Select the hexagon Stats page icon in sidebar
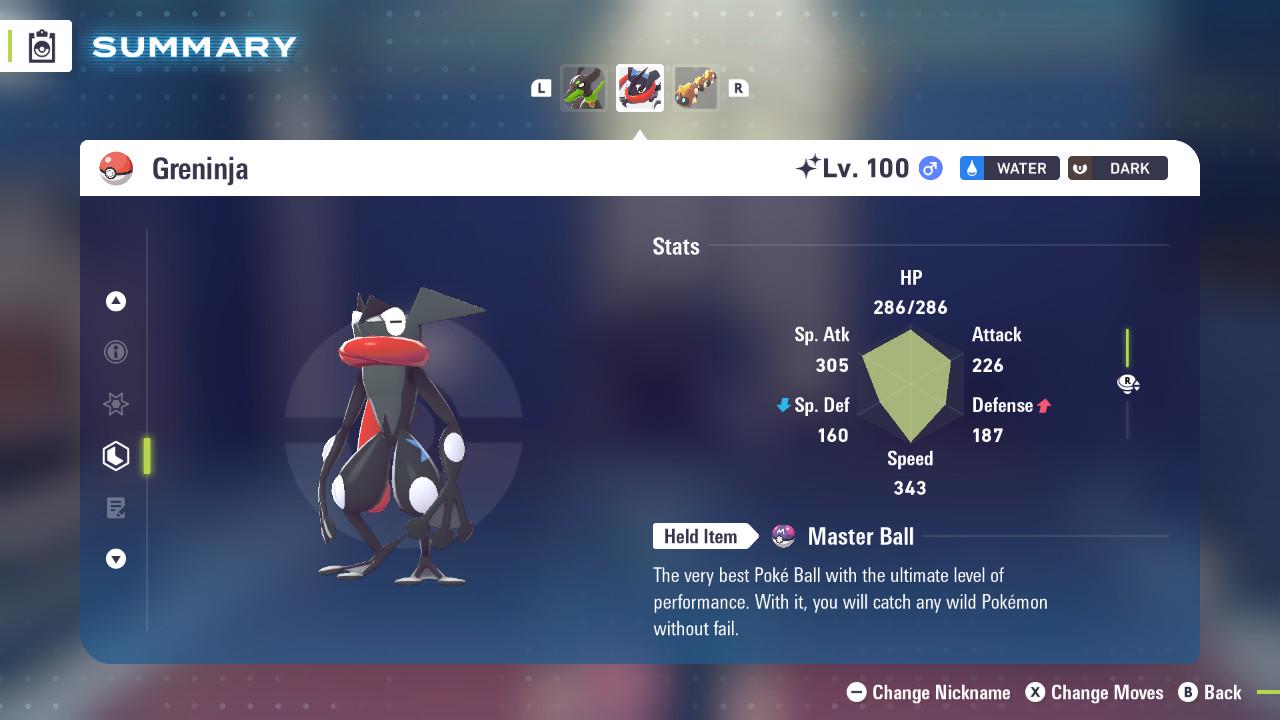Image resolution: width=1280 pixels, height=720 pixels. pos(116,456)
